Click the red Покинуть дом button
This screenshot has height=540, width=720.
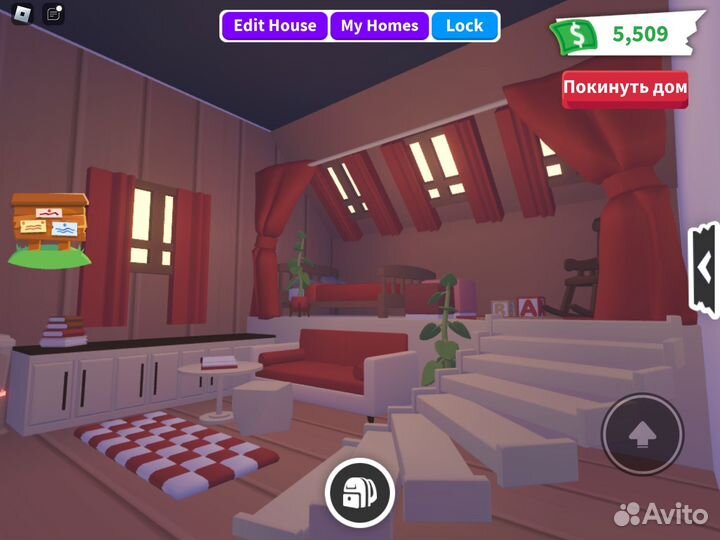(x=625, y=88)
